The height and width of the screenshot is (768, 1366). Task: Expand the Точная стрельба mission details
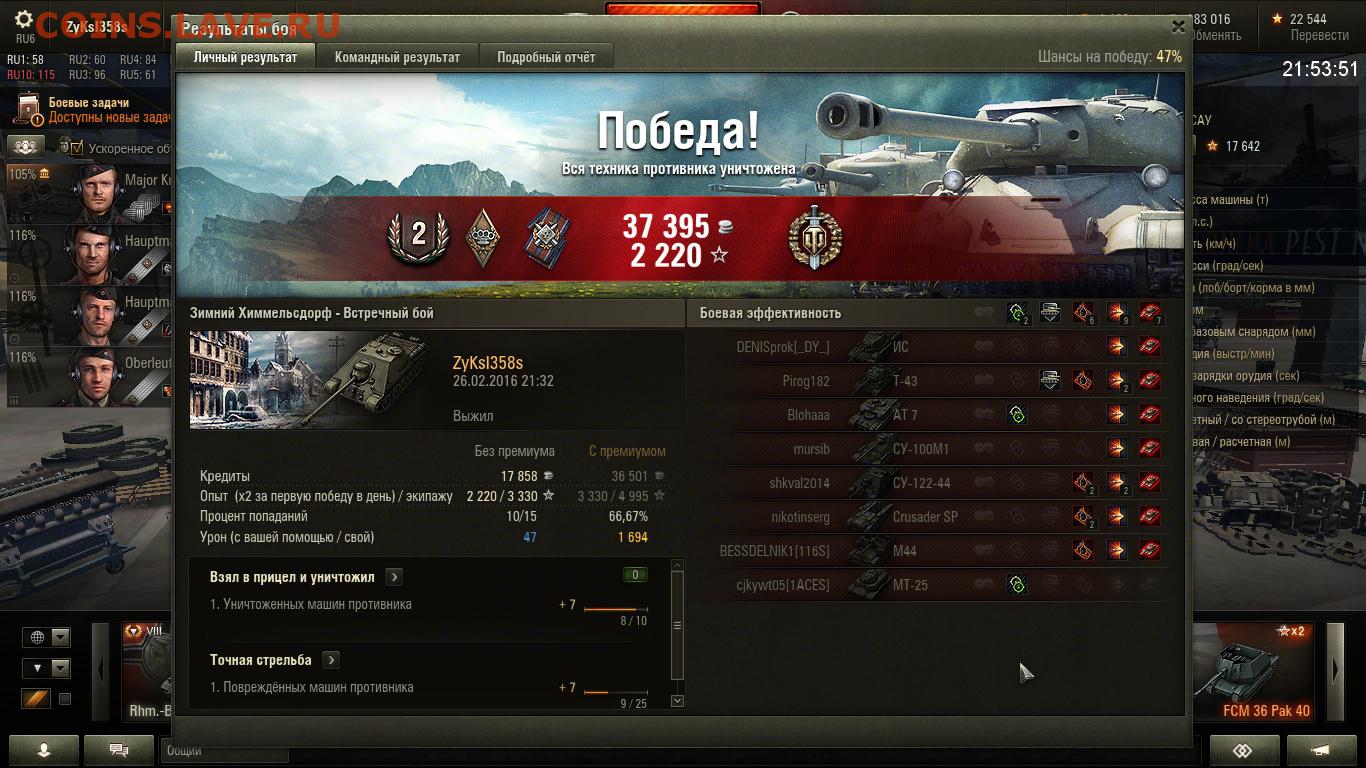[331, 660]
